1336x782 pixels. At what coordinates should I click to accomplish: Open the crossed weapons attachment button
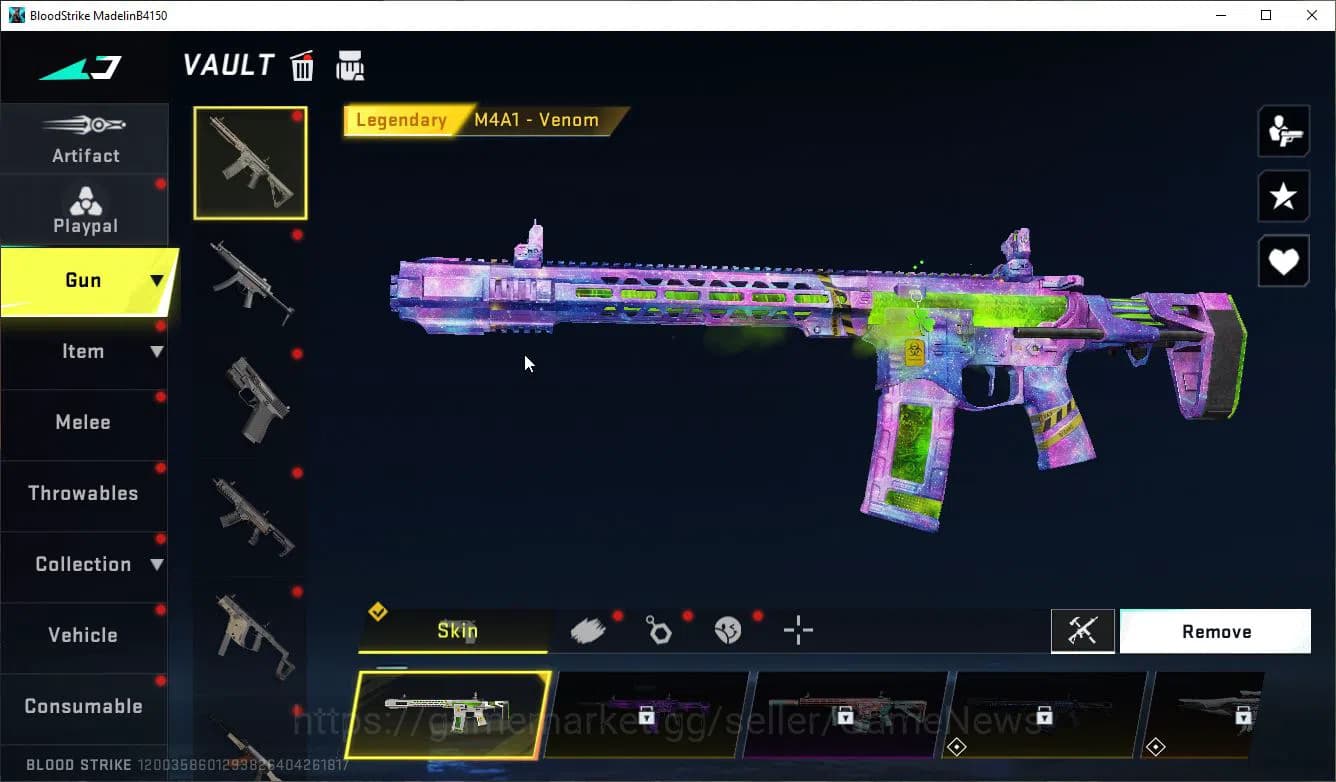click(1082, 631)
